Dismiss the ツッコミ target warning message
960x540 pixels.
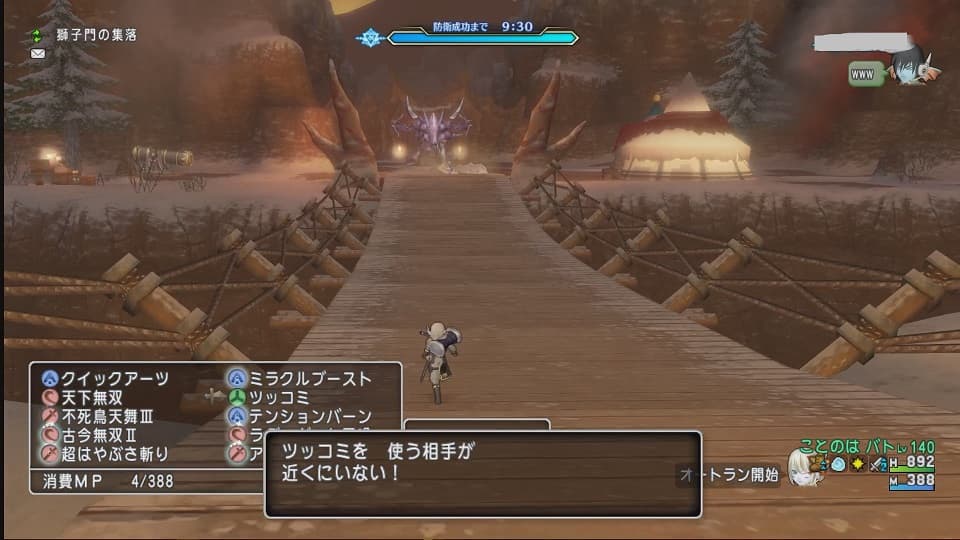482,472
